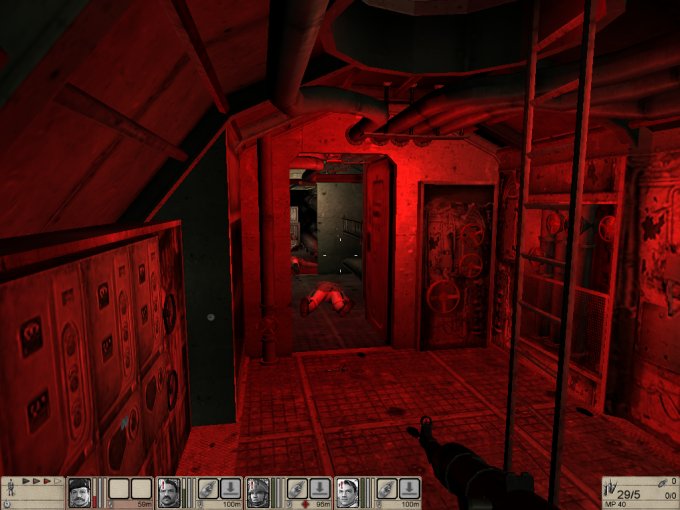
Task: Click the bullet icon beside the helmeted soldier
Action: click(297, 488)
